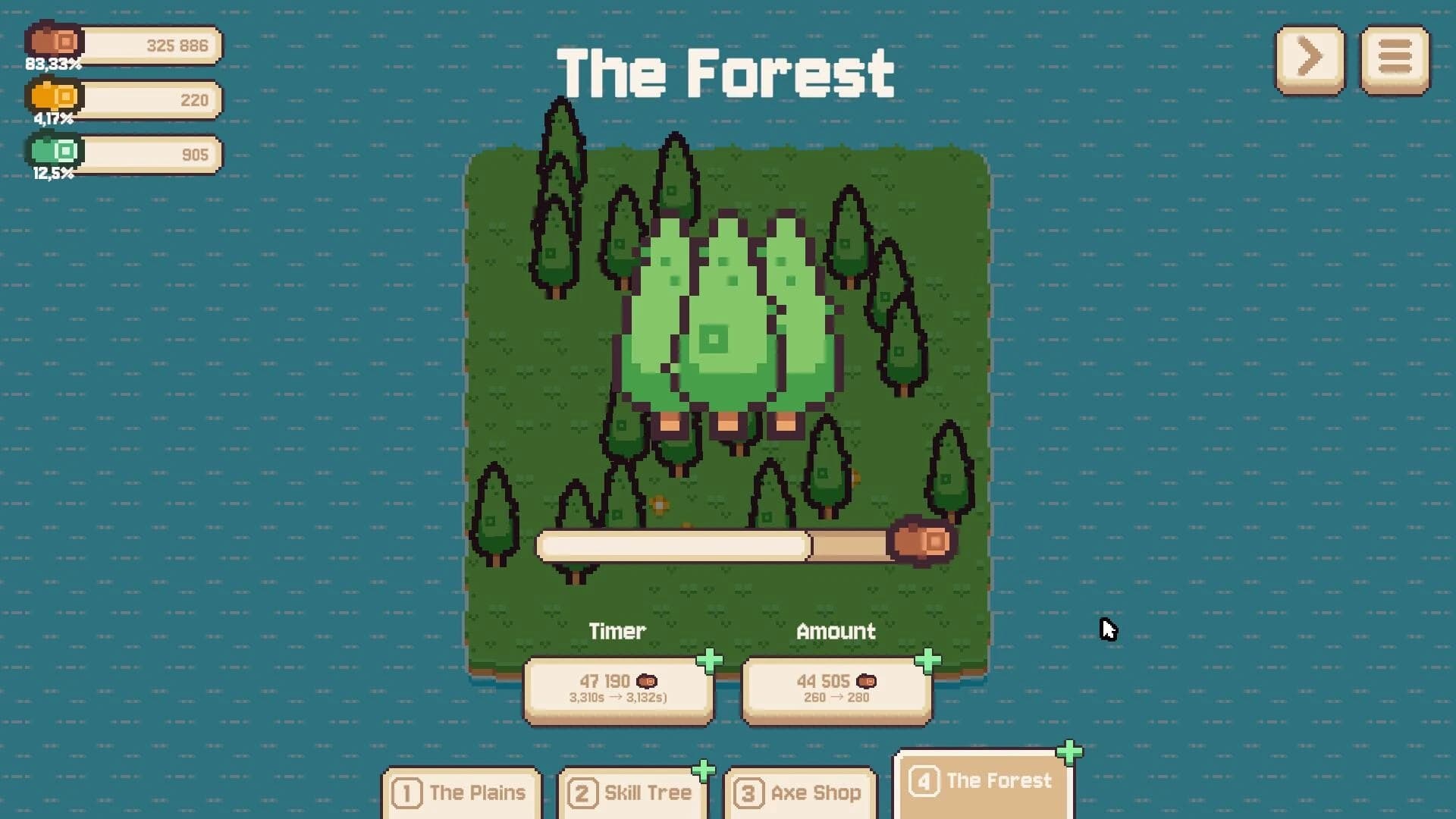This screenshot has height=819, width=1456.
Task: Click the right arrow navigation icon near the menu
Action: tap(1310, 59)
